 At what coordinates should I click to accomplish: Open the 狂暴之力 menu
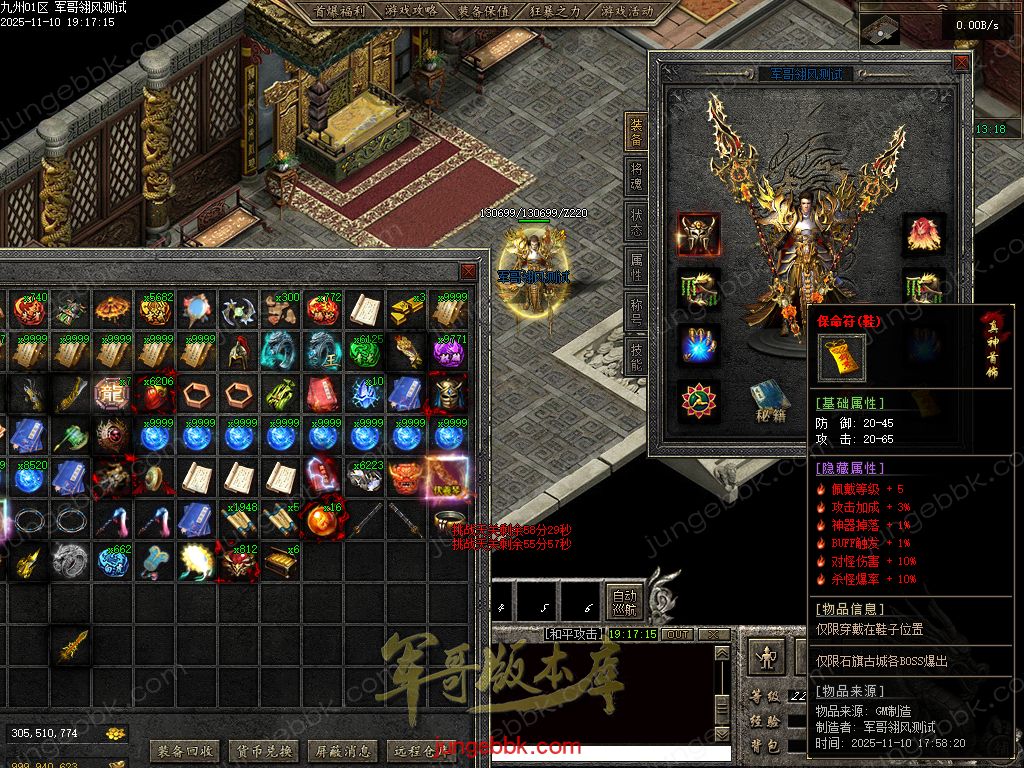555,12
